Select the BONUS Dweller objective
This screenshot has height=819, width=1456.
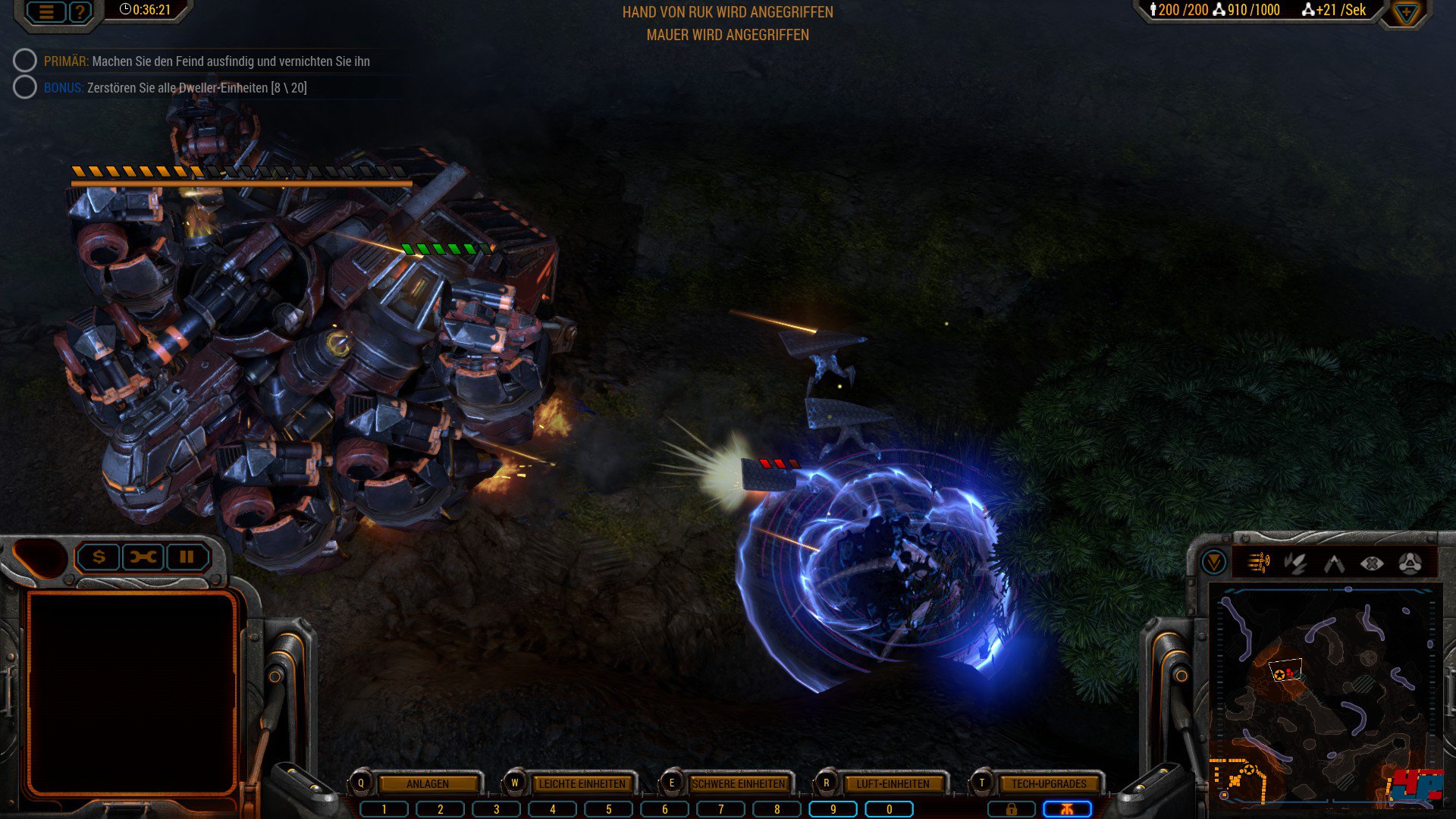[x=174, y=88]
